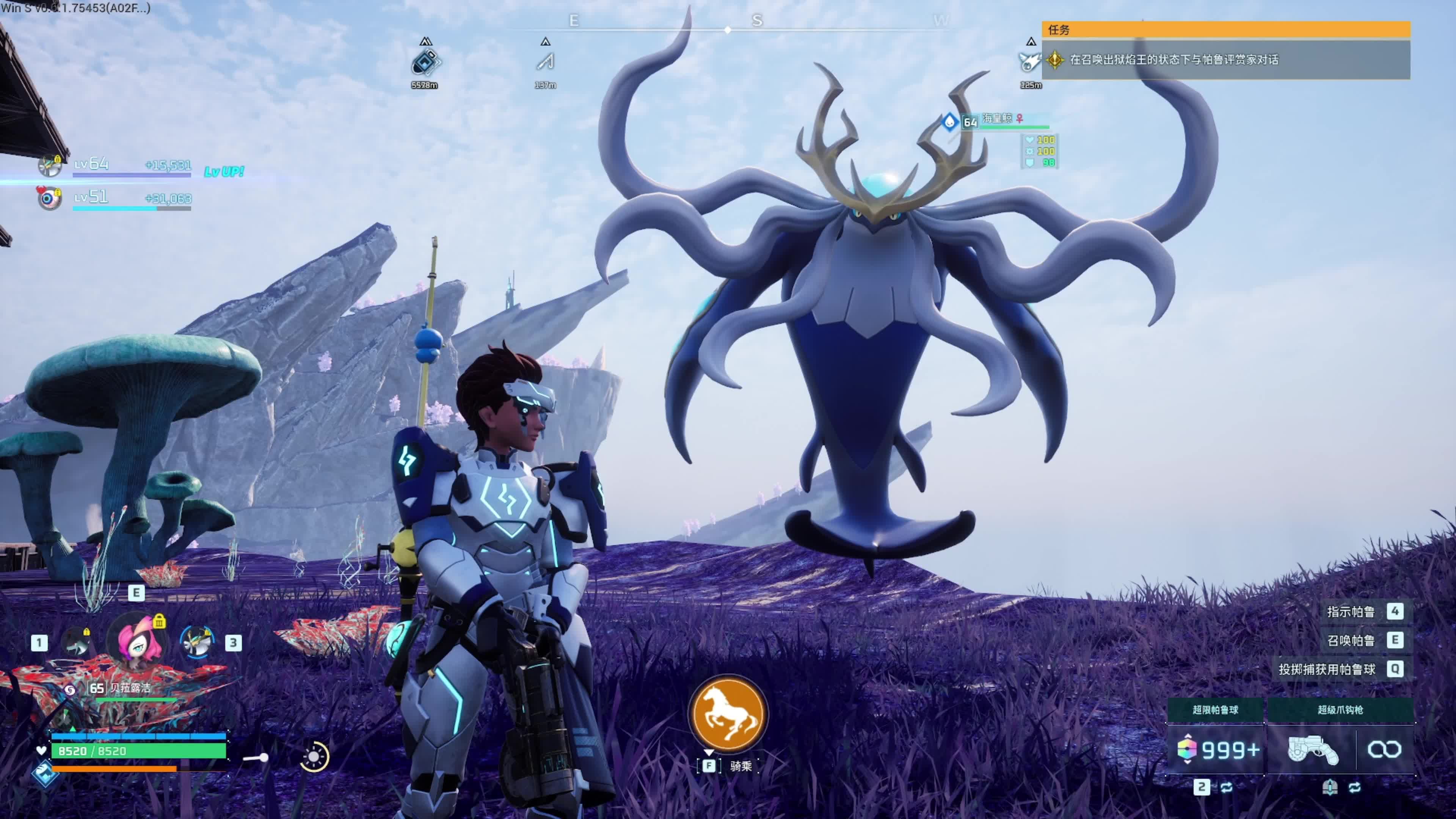The width and height of the screenshot is (1456, 819).
Task: Click the 投掷捕获用帕鲁球 throw label
Action: (1327, 670)
